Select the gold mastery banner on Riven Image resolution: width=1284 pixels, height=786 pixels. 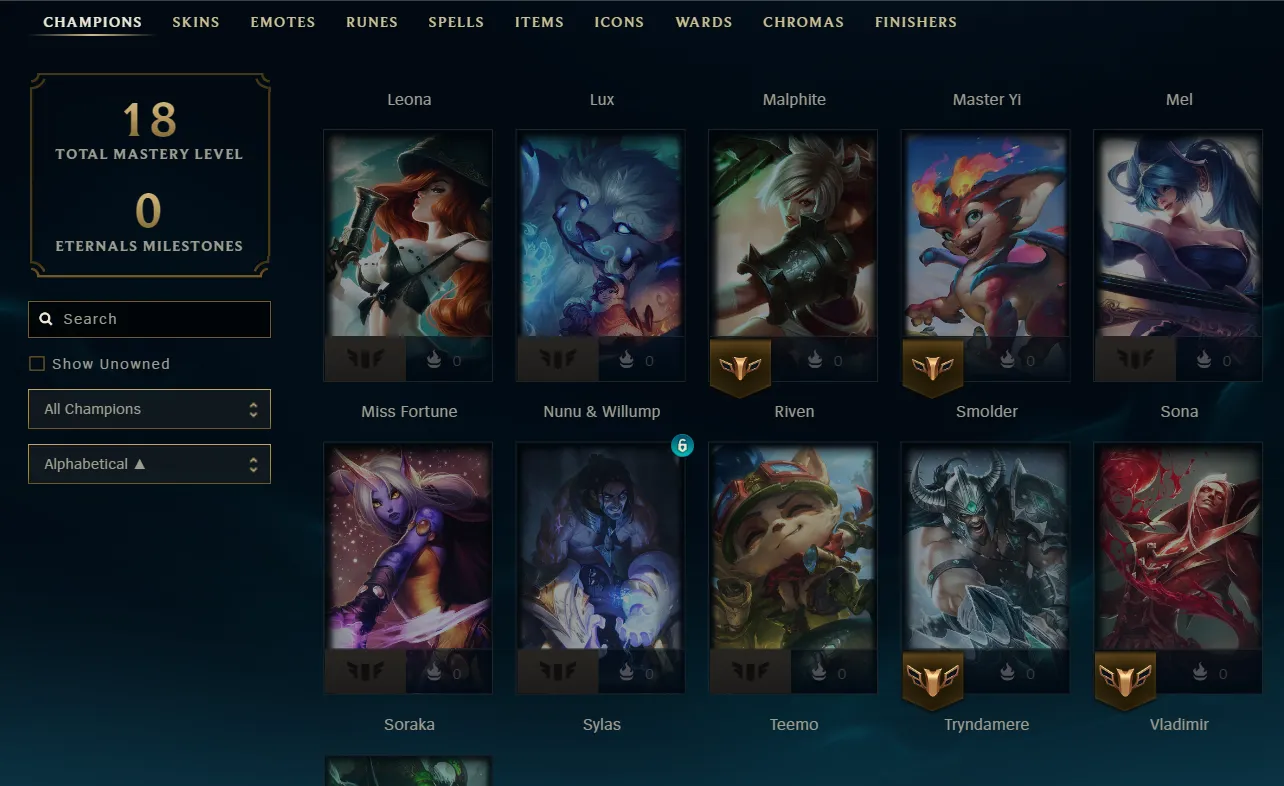click(740, 367)
